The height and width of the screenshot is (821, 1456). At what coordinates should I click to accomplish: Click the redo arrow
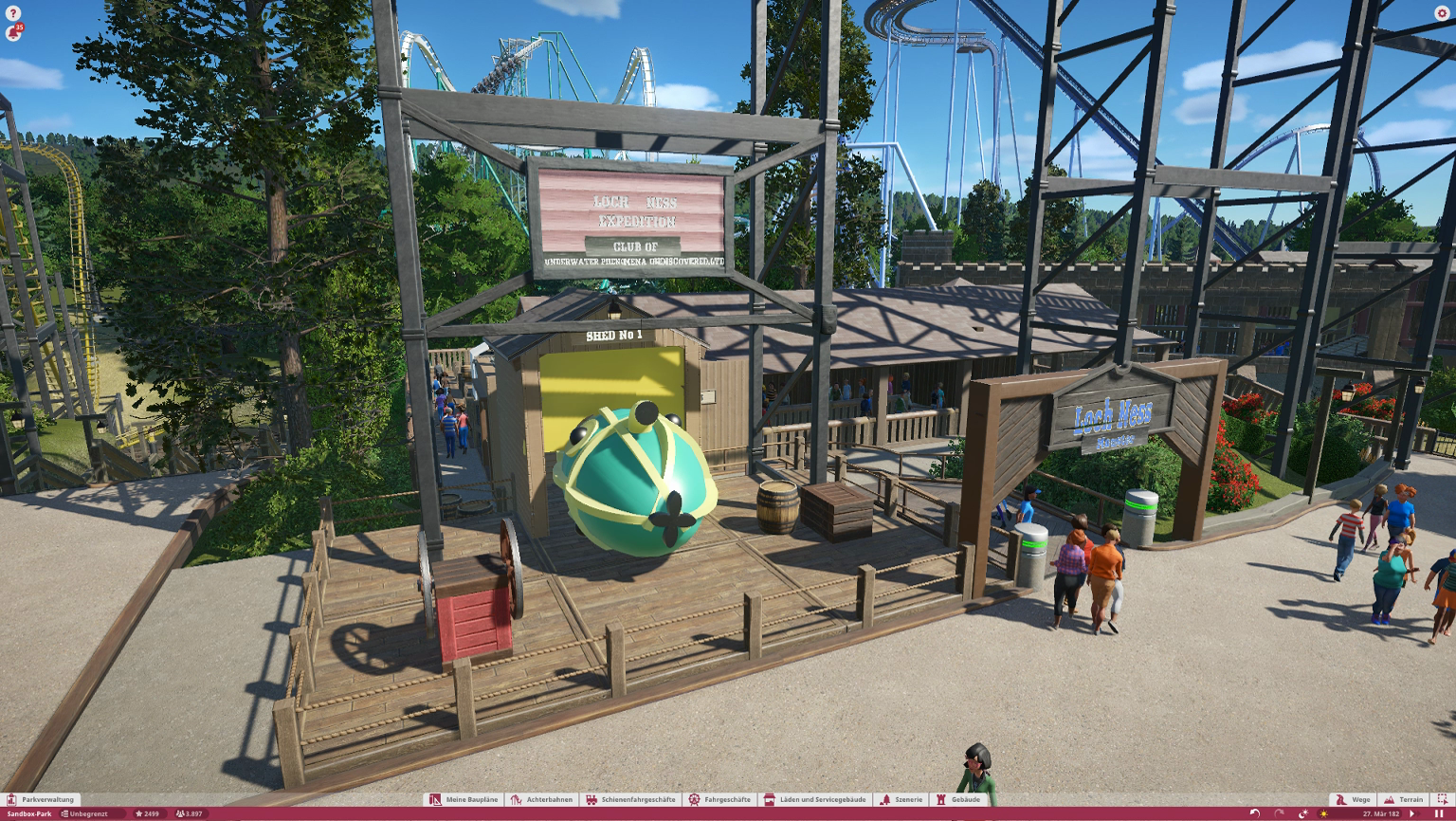point(1279,813)
